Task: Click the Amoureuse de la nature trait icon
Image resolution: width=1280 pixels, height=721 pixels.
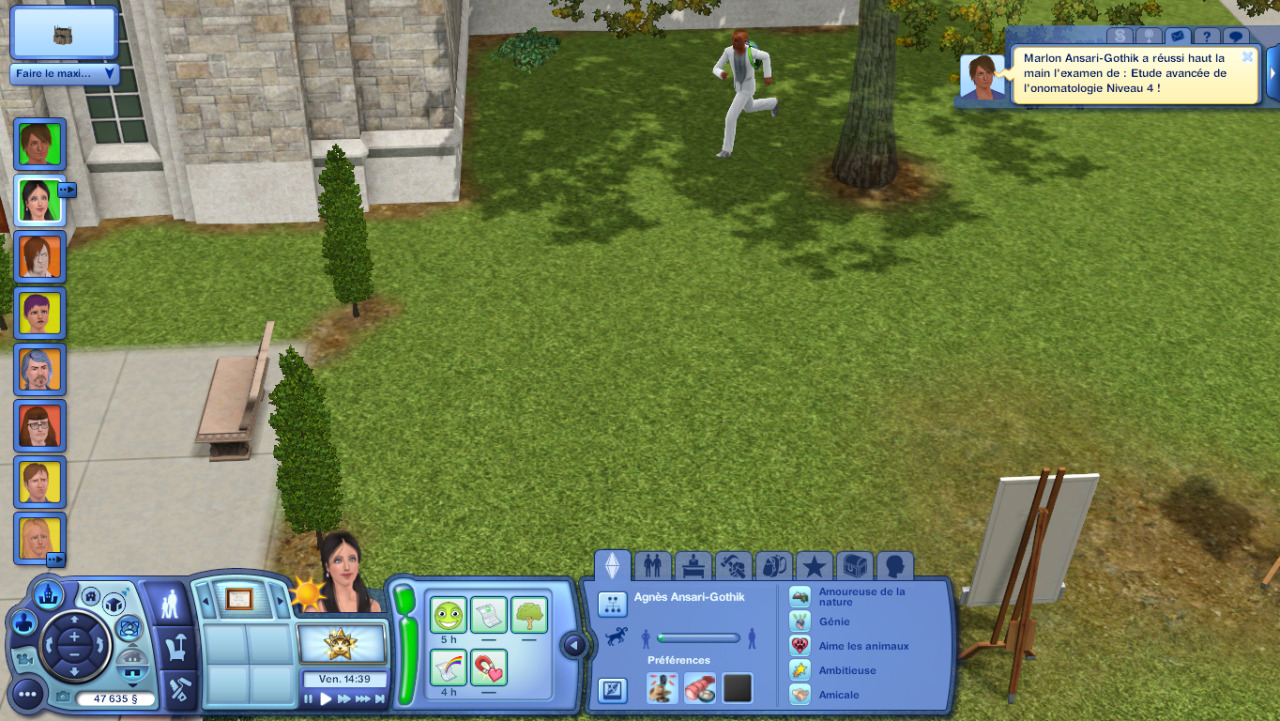Action: [800, 597]
